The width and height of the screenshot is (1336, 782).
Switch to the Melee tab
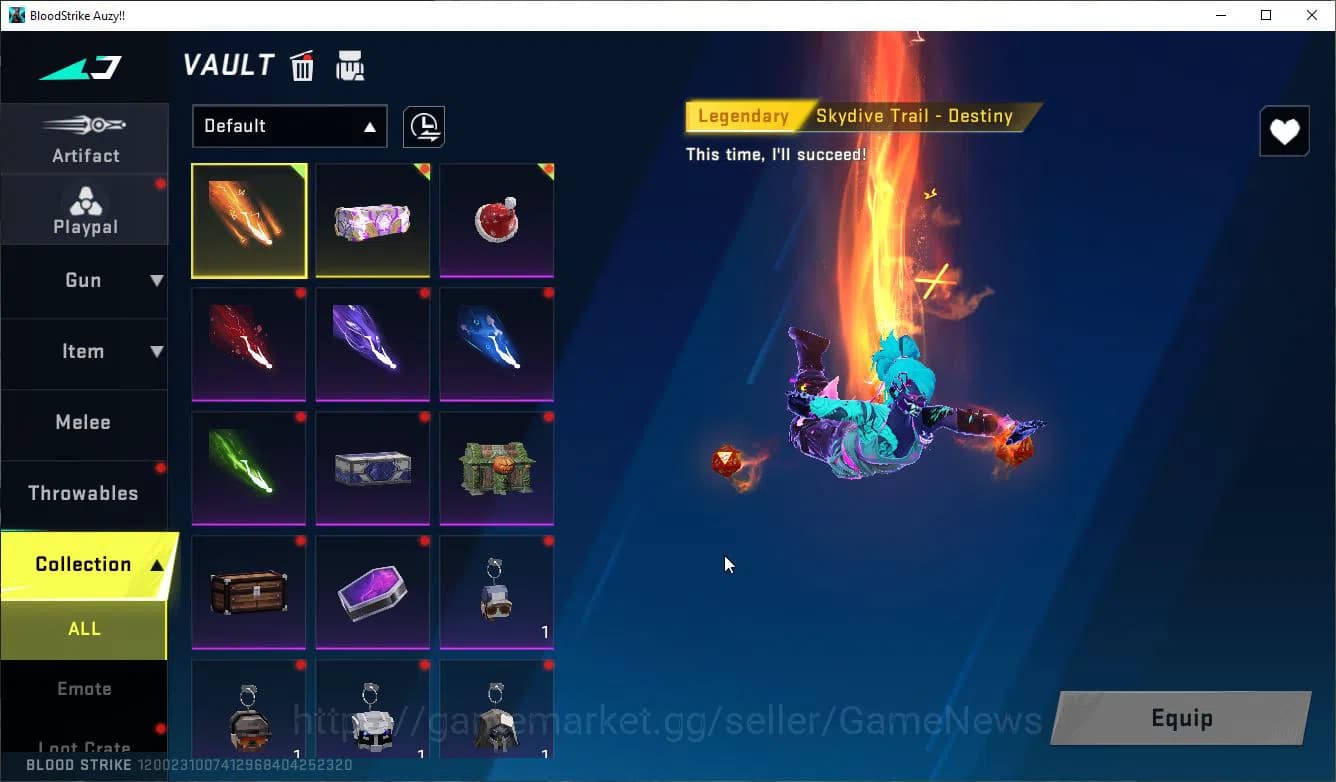point(85,422)
